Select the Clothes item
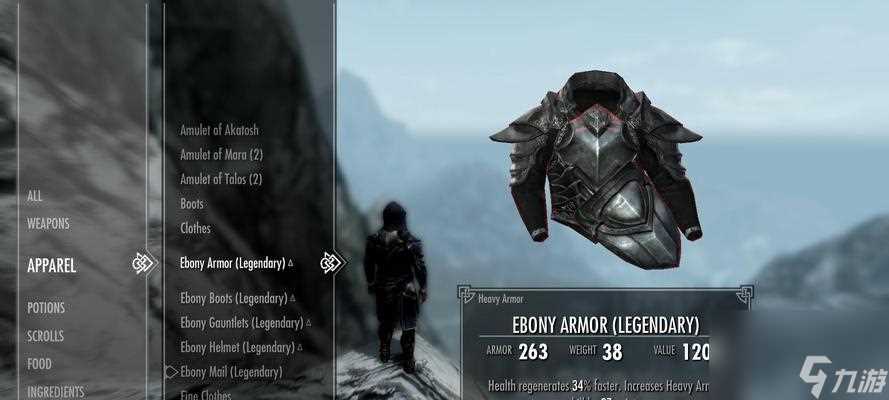The width and height of the screenshot is (889, 400). 195,228
